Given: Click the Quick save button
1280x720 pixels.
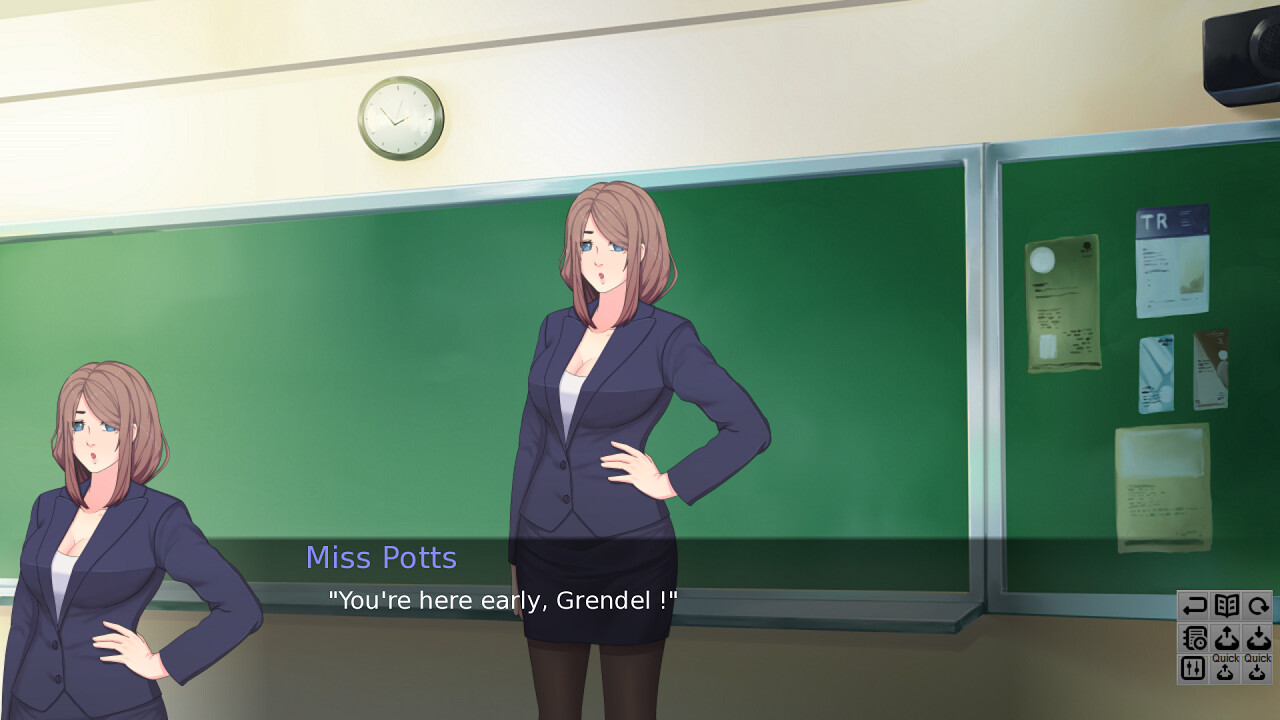Looking at the screenshot, I should [1226, 668].
